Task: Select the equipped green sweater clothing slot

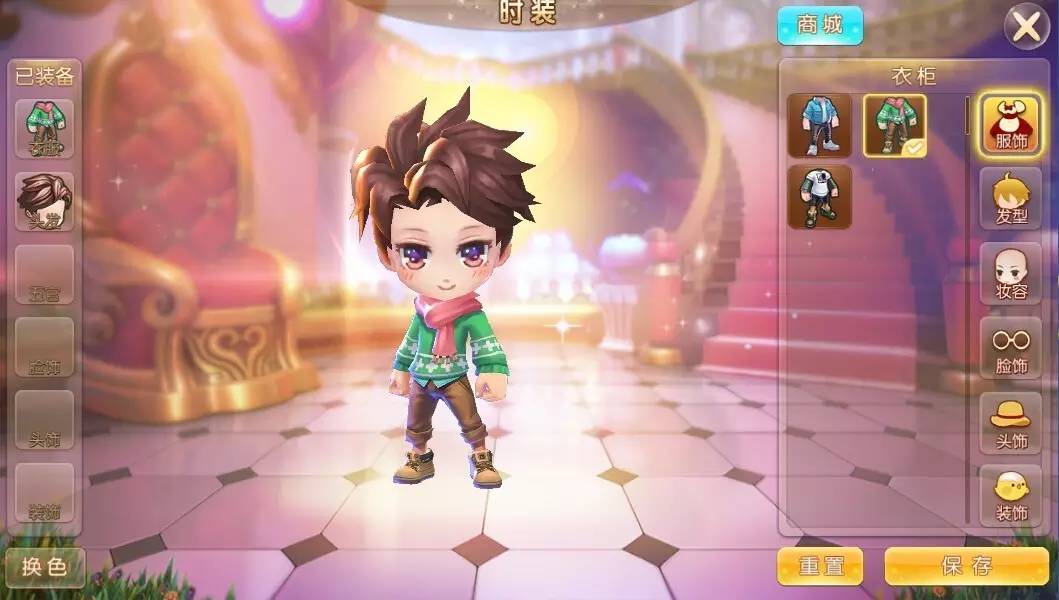Action: tap(44, 128)
